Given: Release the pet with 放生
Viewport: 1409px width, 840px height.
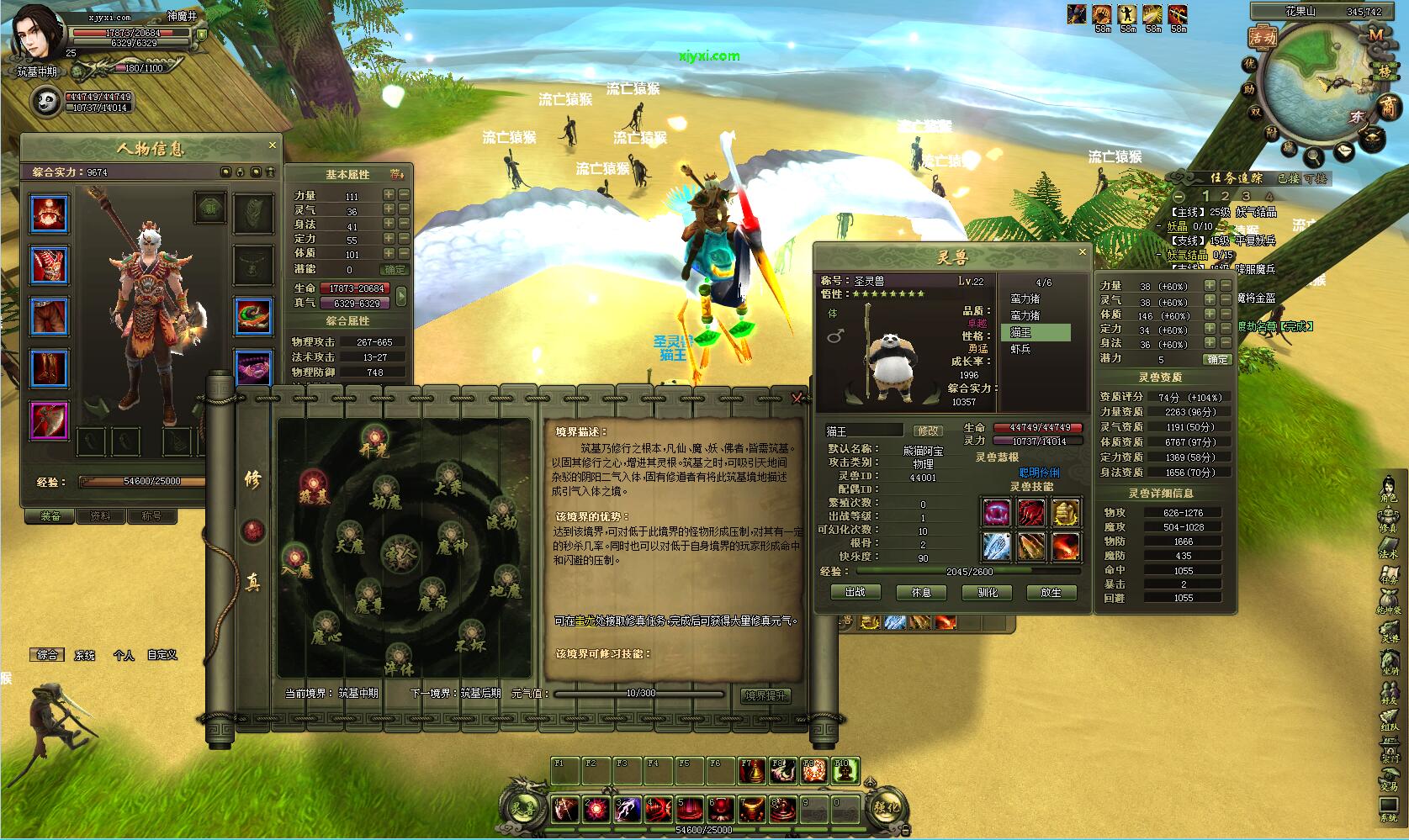Looking at the screenshot, I should point(1051,592).
